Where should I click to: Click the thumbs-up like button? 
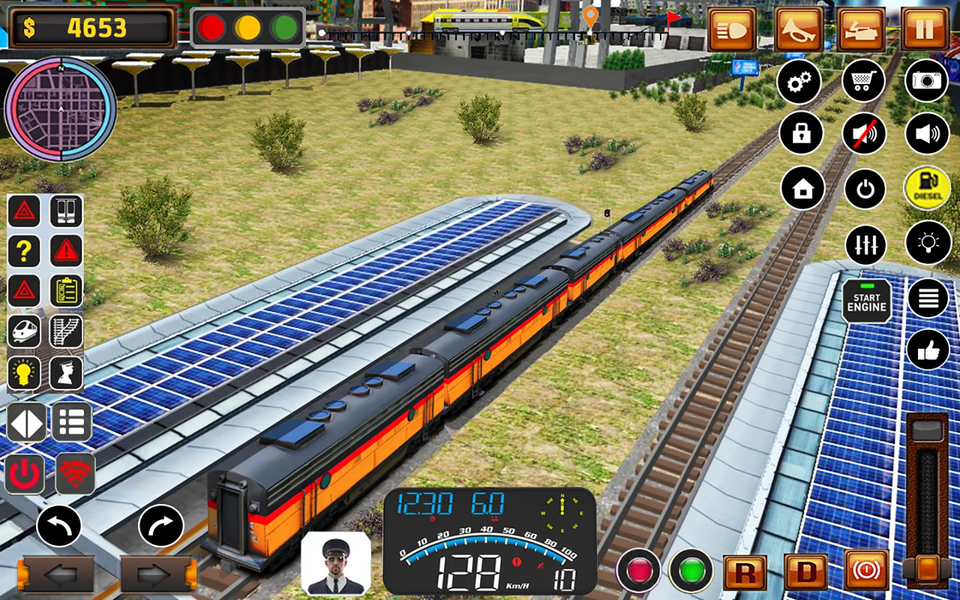point(927,349)
